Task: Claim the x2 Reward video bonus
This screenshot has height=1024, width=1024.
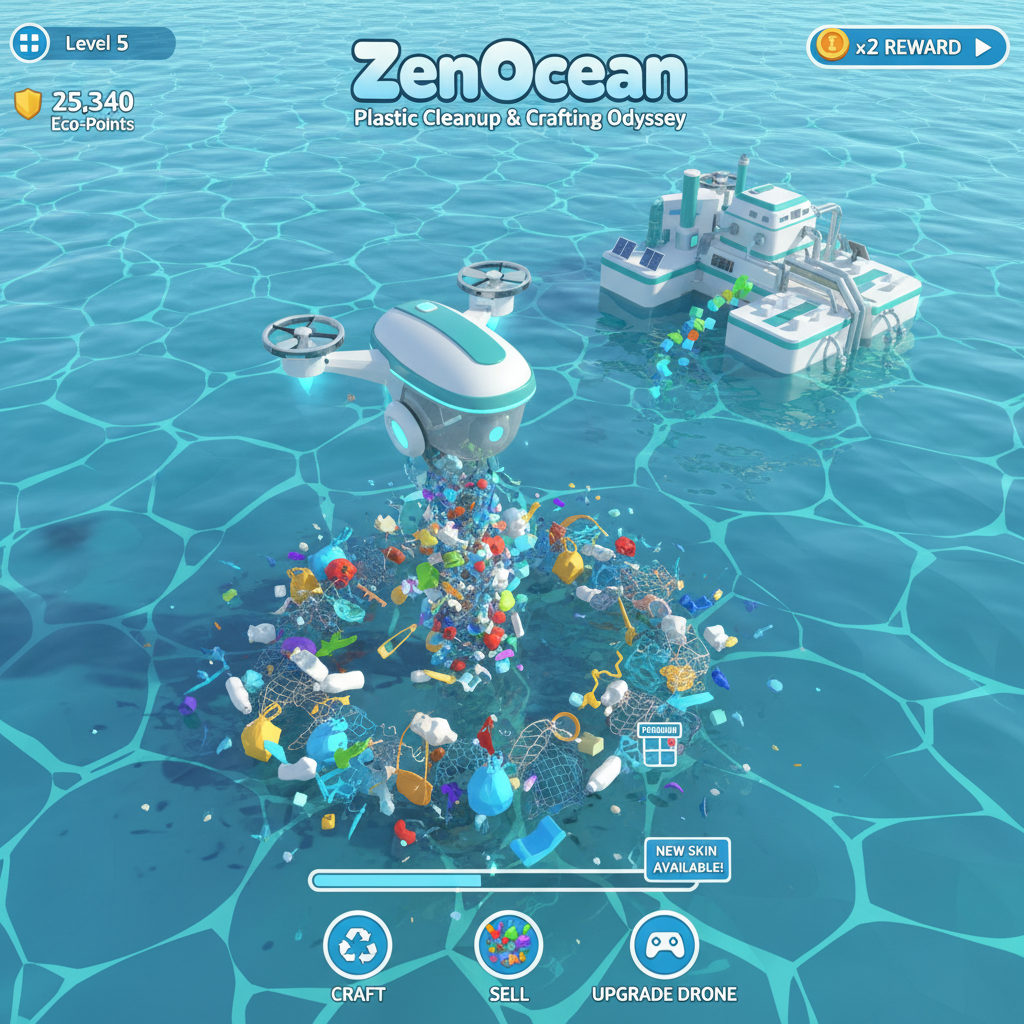Action: coord(907,47)
